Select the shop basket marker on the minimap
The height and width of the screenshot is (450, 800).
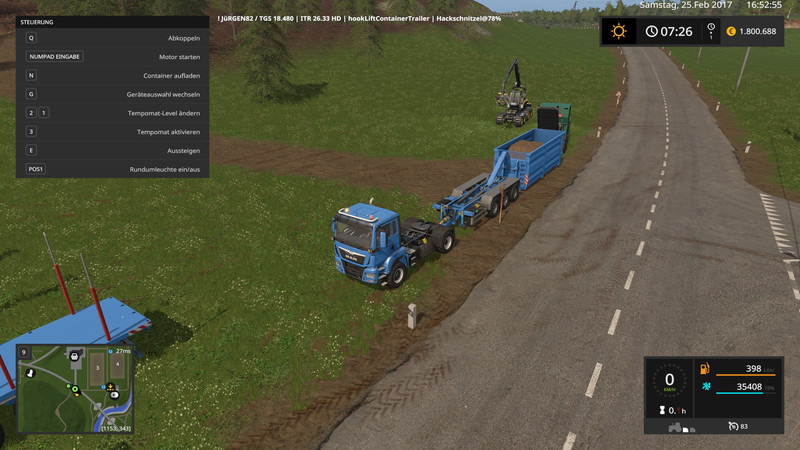tap(74, 355)
